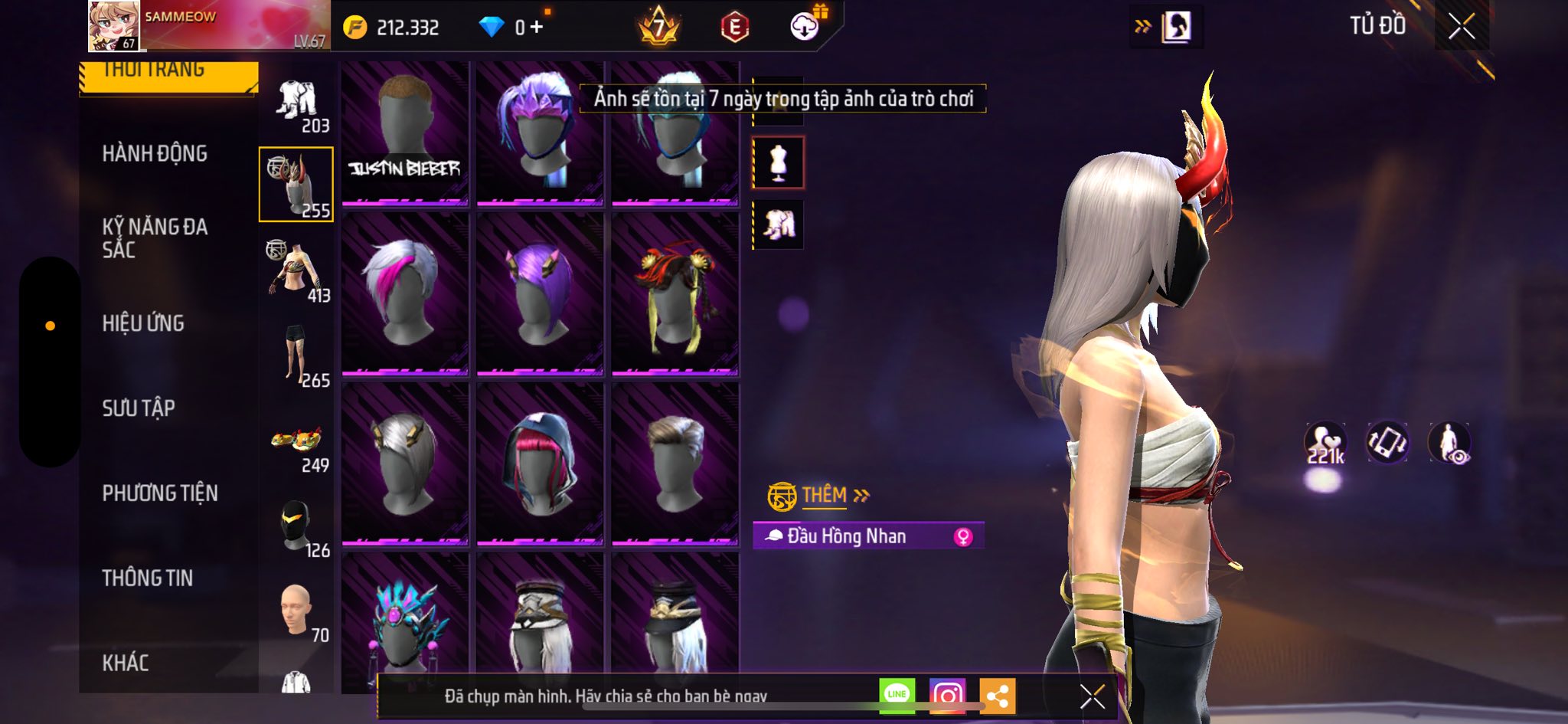Add diamonds with the plus button
This screenshot has height=724, width=1568.
537,28
